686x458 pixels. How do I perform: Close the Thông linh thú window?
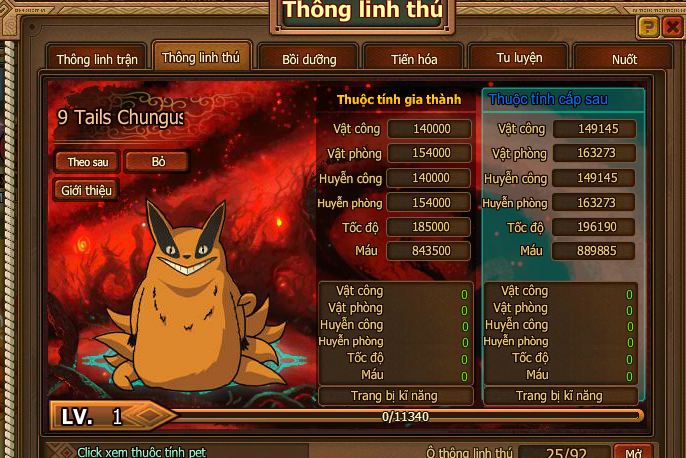point(673,27)
